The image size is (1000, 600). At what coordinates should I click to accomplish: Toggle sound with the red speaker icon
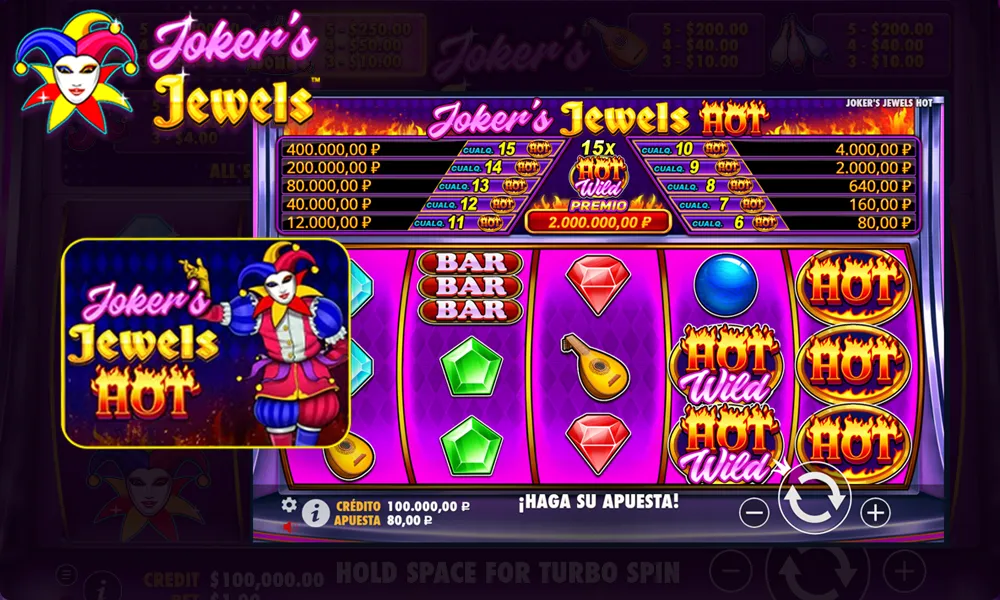coord(288,526)
